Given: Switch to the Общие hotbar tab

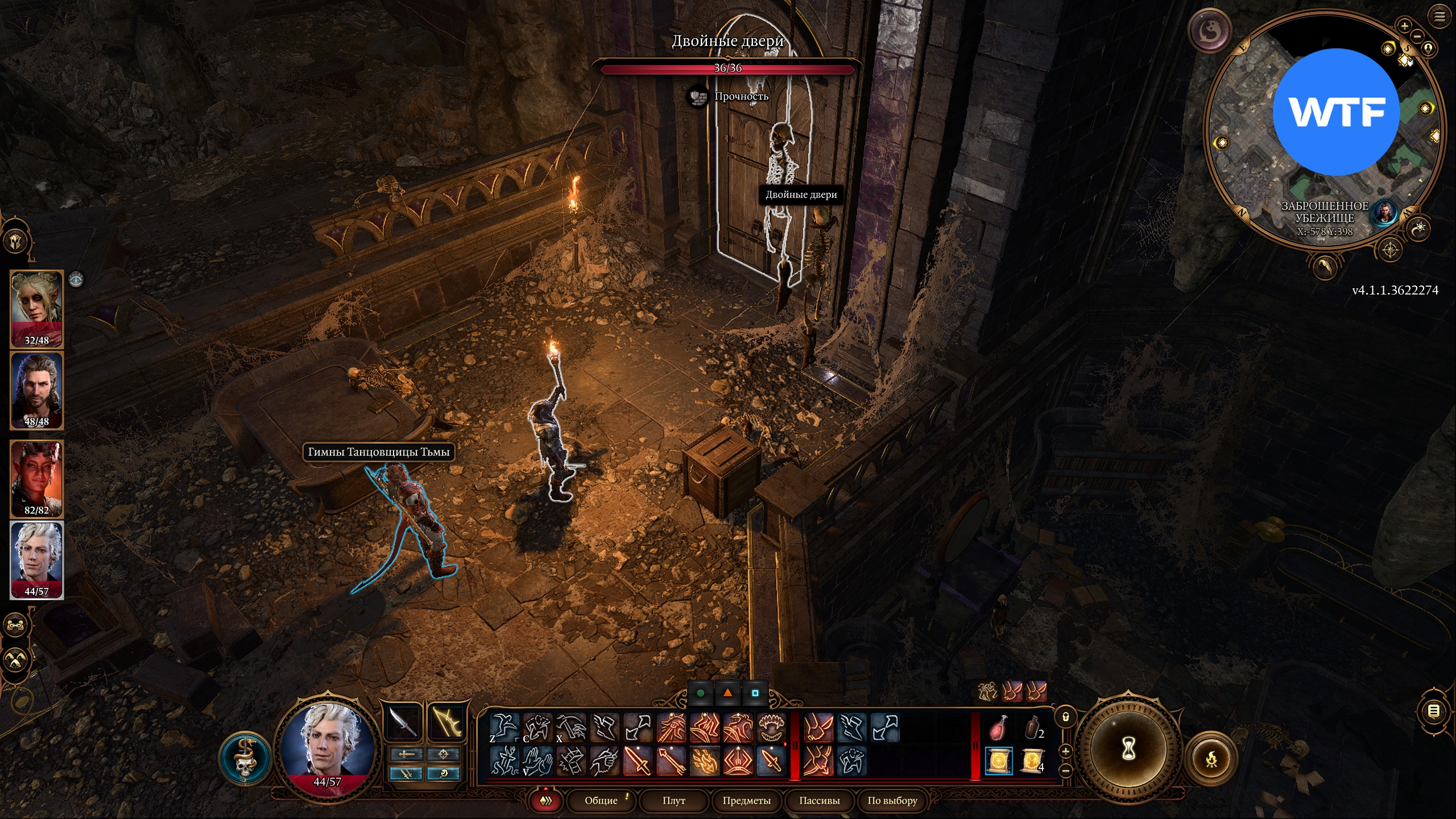Looking at the screenshot, I should coord(601,800).
